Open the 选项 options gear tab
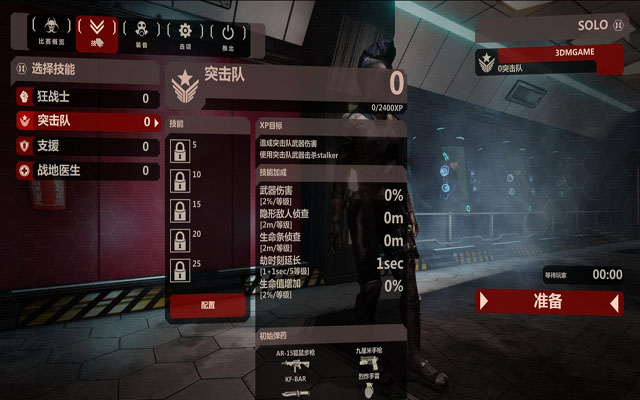 184,32
